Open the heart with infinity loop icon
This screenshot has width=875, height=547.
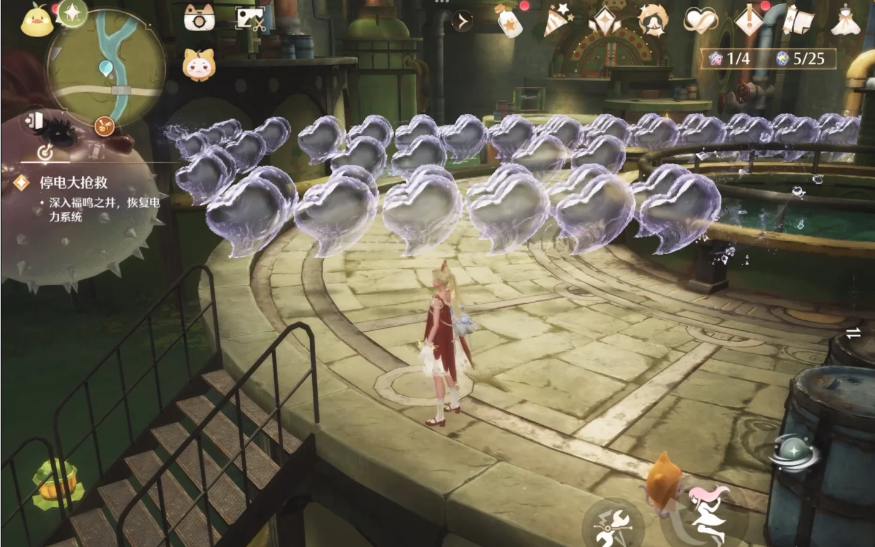click(701, 20)
